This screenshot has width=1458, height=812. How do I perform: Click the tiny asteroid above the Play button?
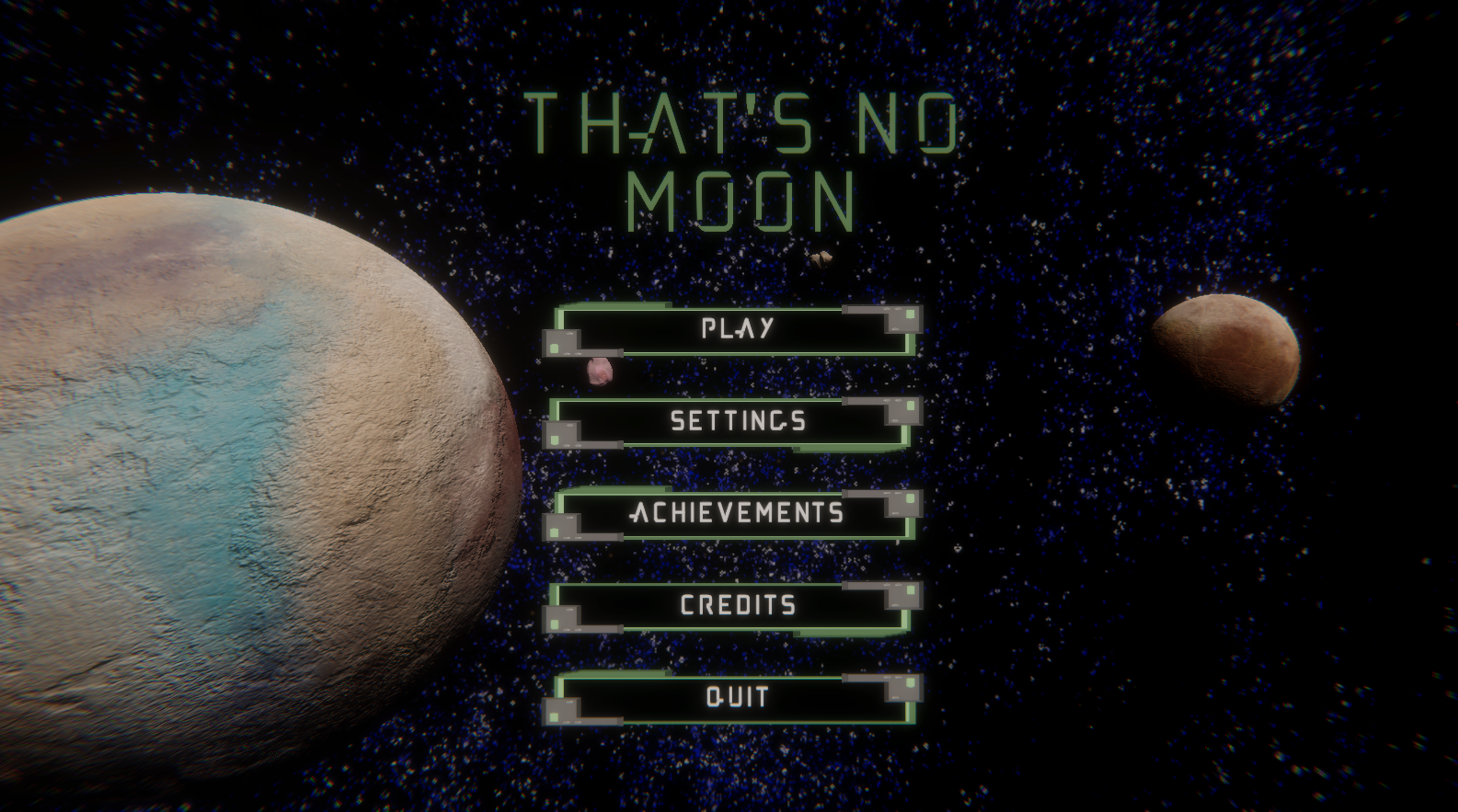tap(821, 258)
